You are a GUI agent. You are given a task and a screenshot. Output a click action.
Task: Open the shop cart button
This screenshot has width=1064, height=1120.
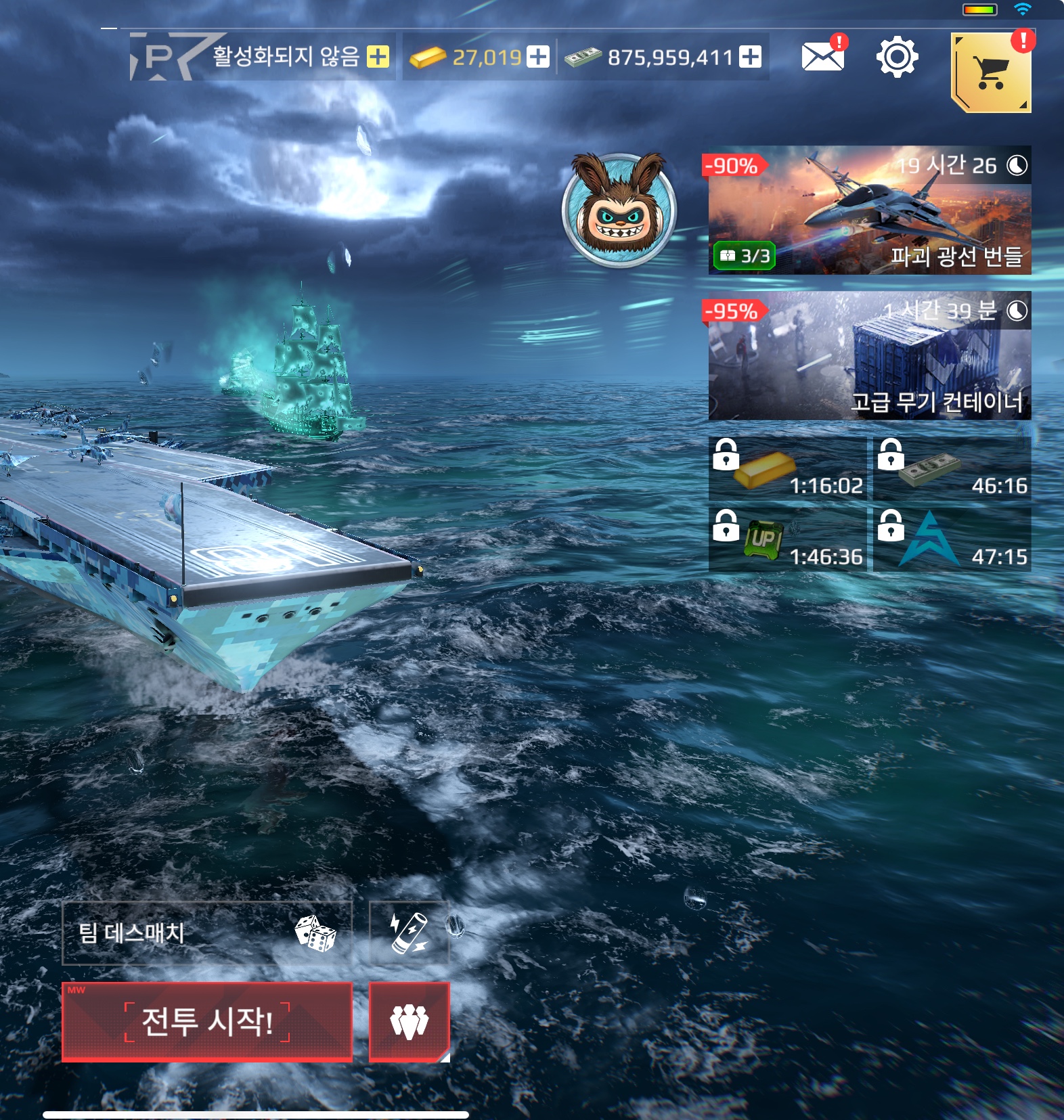pos(990,72)
